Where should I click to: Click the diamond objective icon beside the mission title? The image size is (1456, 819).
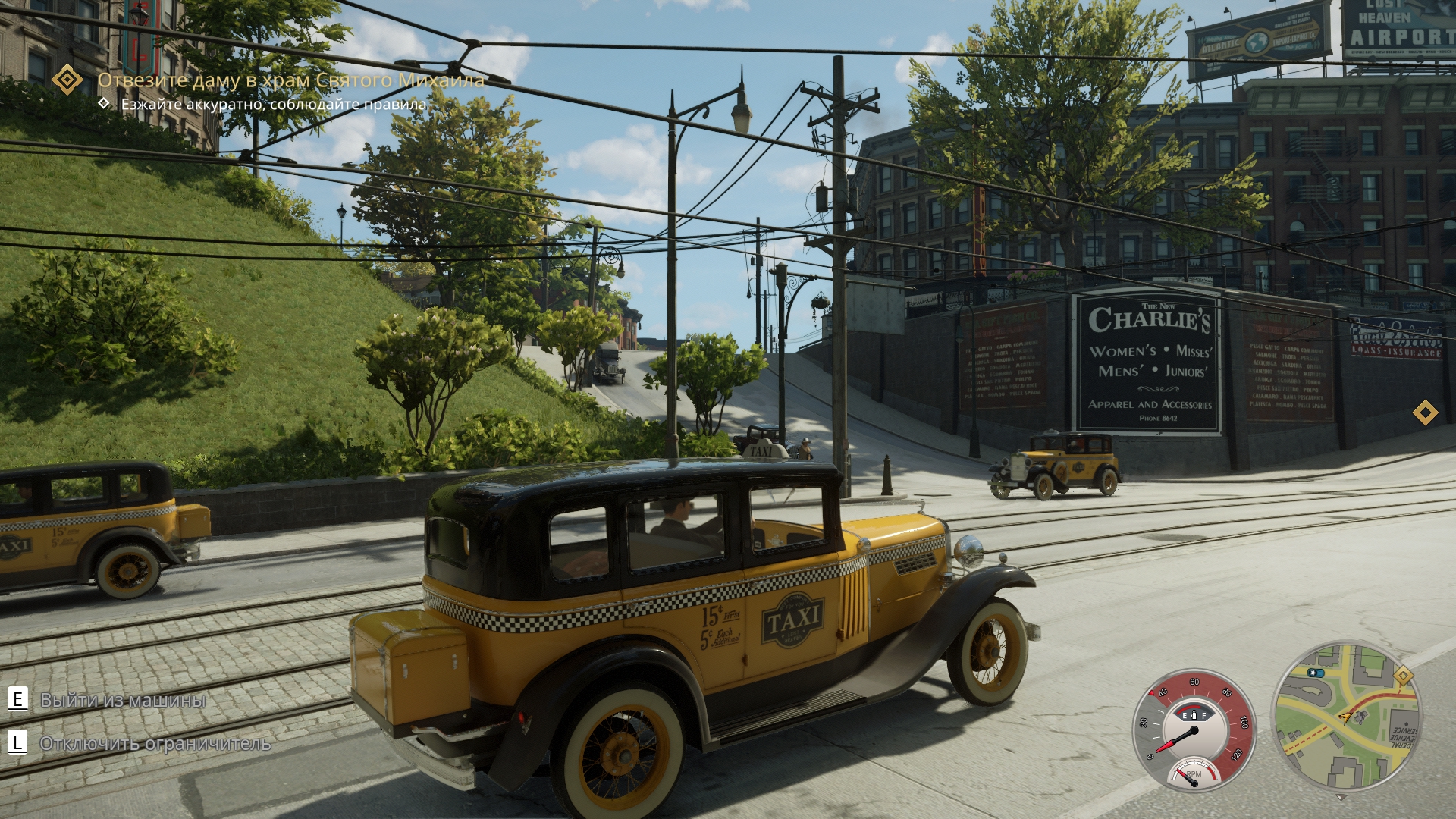click(67, 80)
